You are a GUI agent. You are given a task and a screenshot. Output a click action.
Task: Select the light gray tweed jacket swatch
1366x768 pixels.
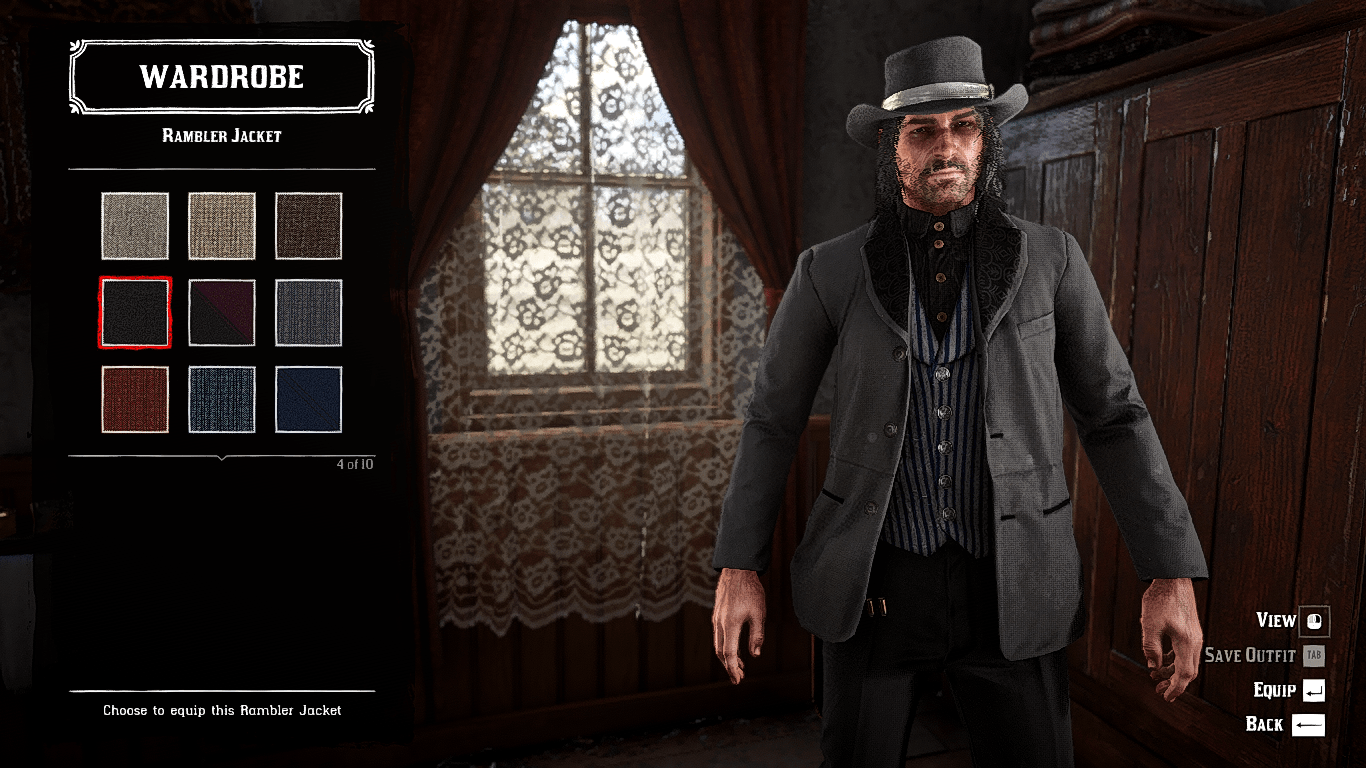tap(135, 226)
